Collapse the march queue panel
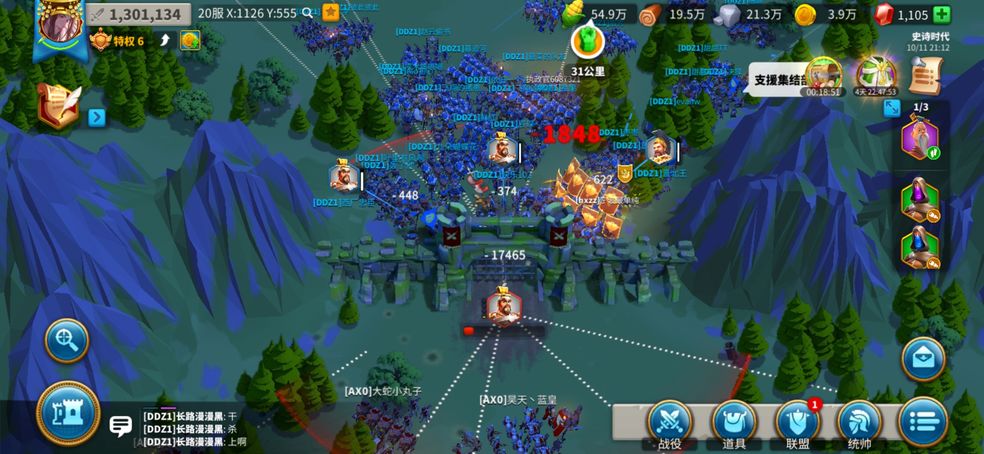This screenshot has height=454, width=984. coord(892,108)
